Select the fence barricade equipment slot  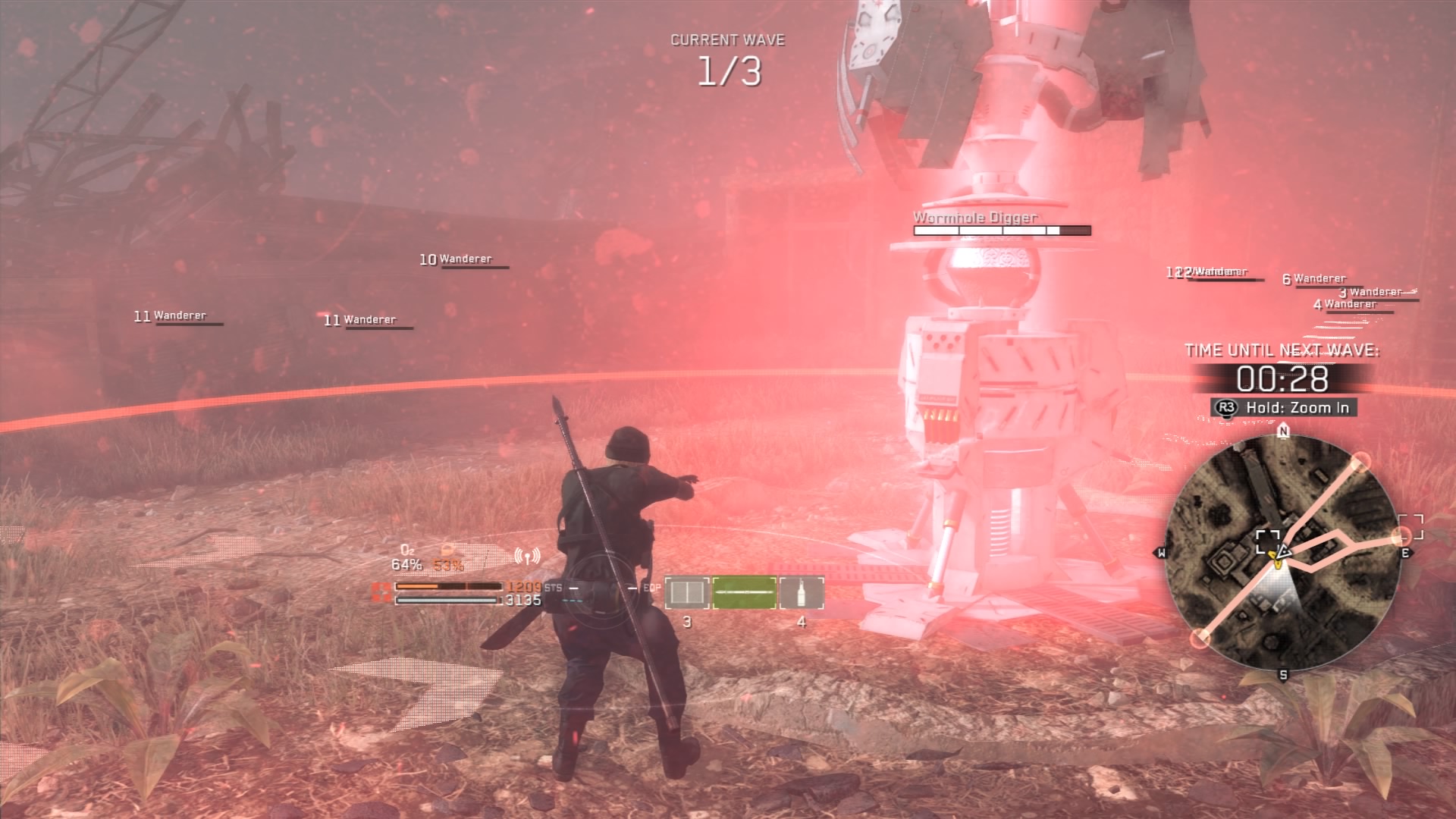click(x=687, y=593)
